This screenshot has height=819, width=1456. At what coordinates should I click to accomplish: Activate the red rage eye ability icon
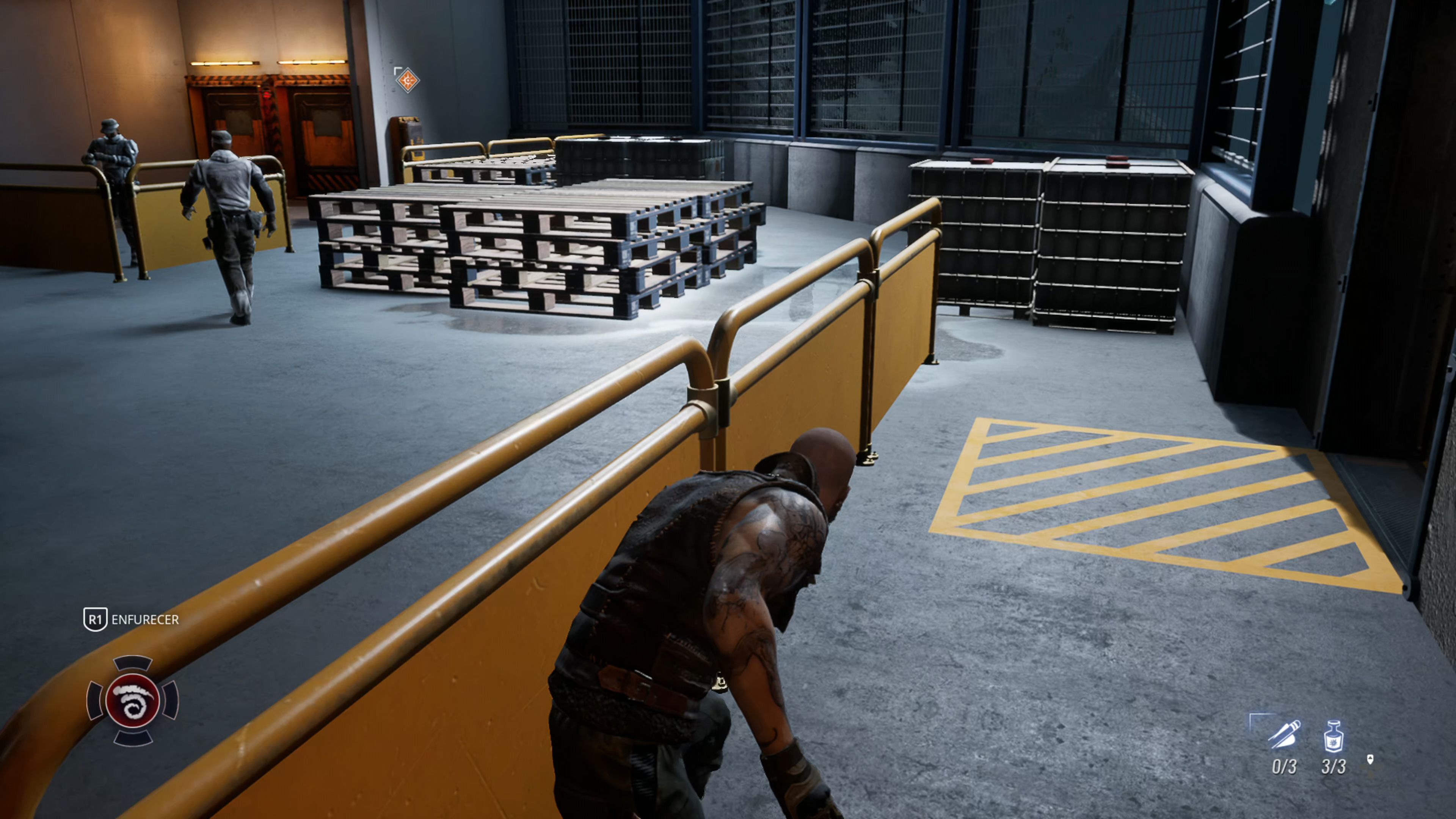coord(132,700)
